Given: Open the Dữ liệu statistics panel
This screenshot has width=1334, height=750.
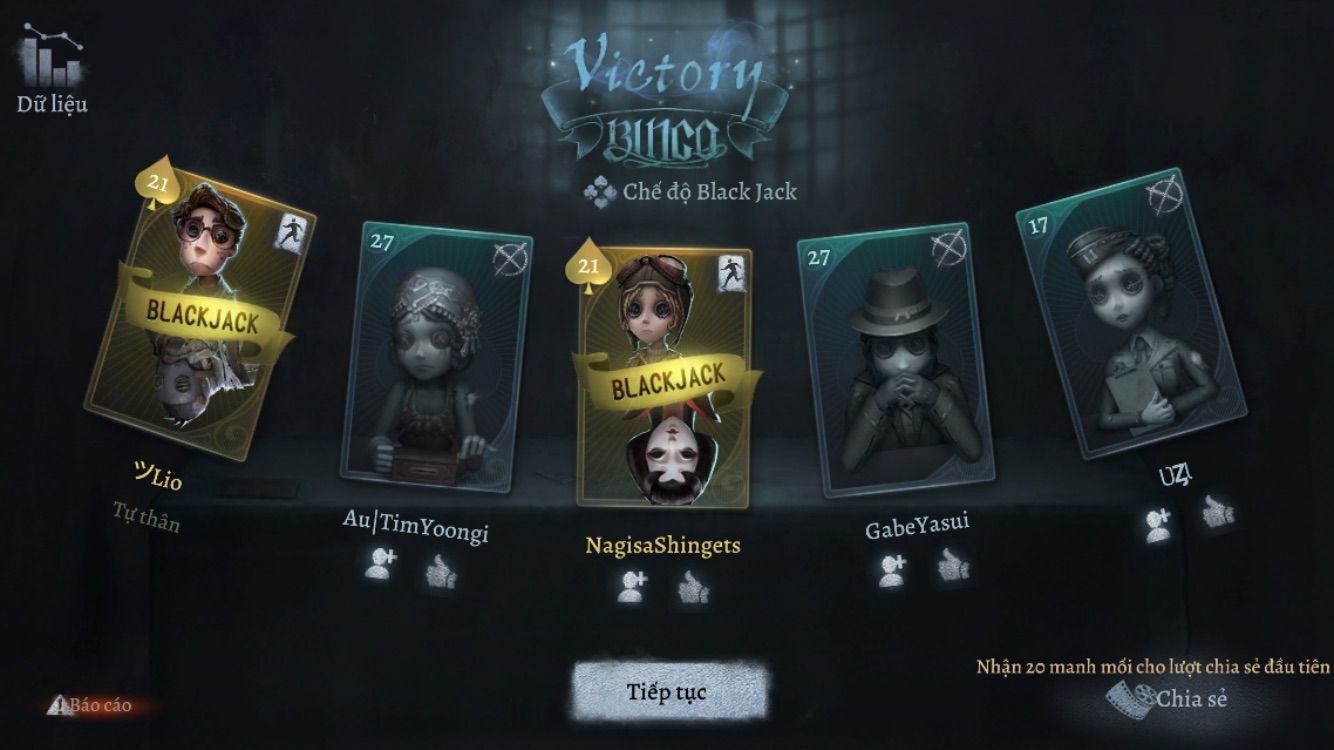Looking at the screenshot, I should [52, 72].
